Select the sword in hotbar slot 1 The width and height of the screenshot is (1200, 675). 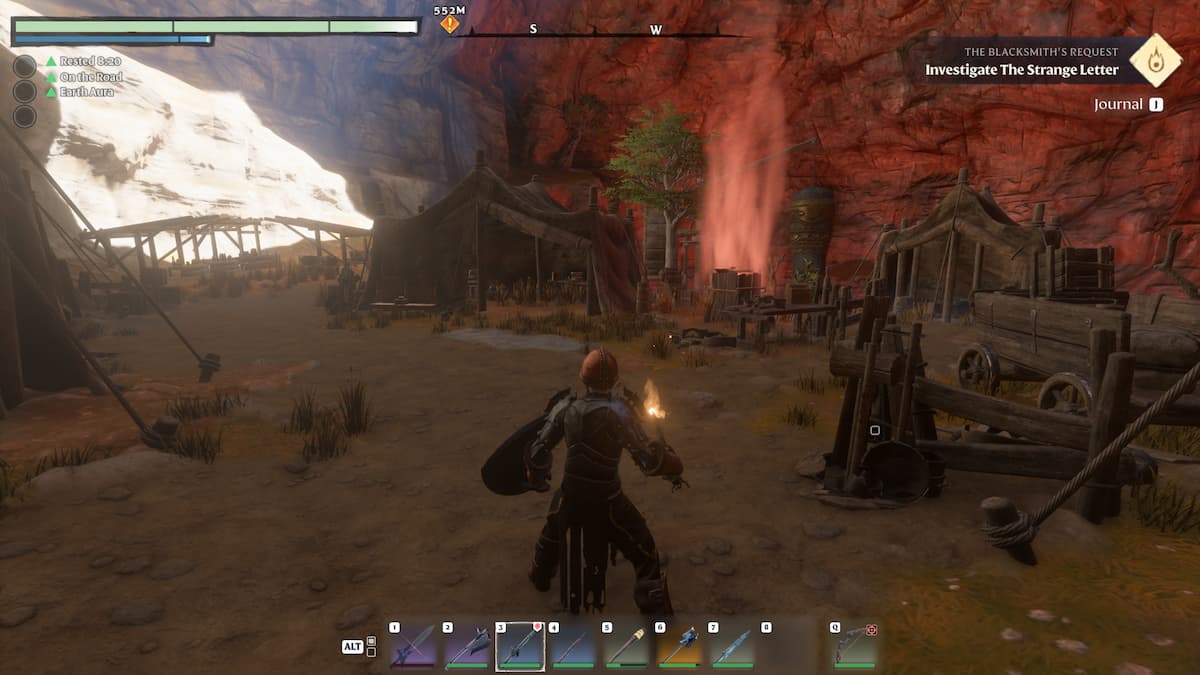pyautogui.click(x=413, y=646)
